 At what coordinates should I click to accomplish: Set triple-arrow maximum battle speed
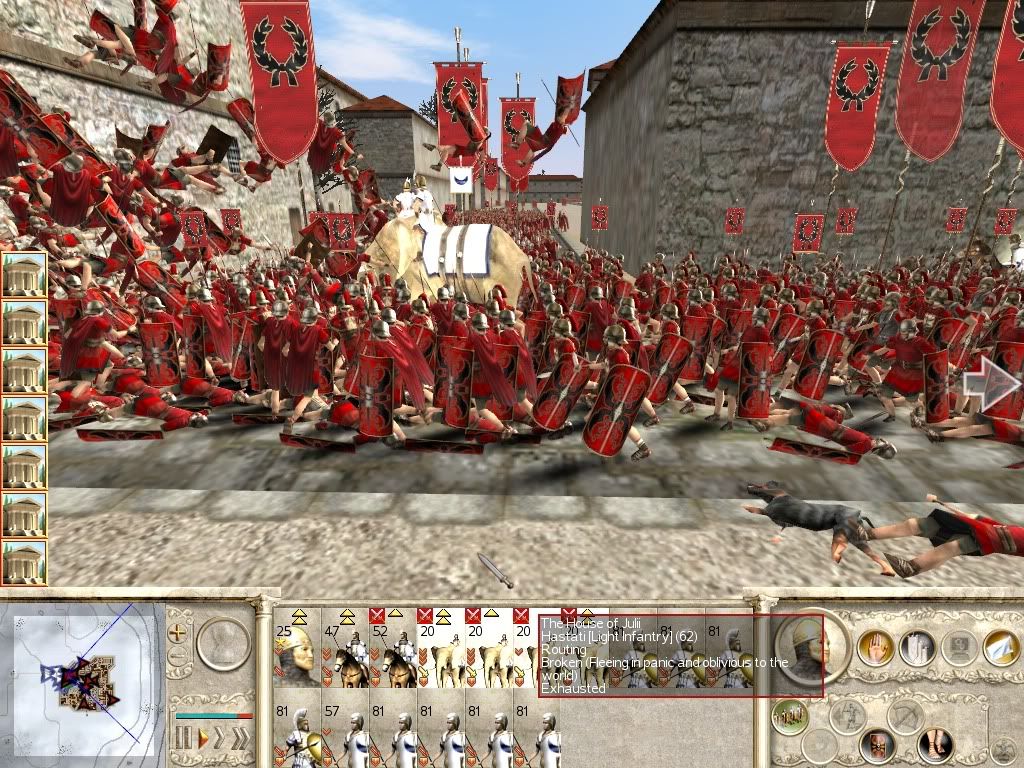click(242, 739)
